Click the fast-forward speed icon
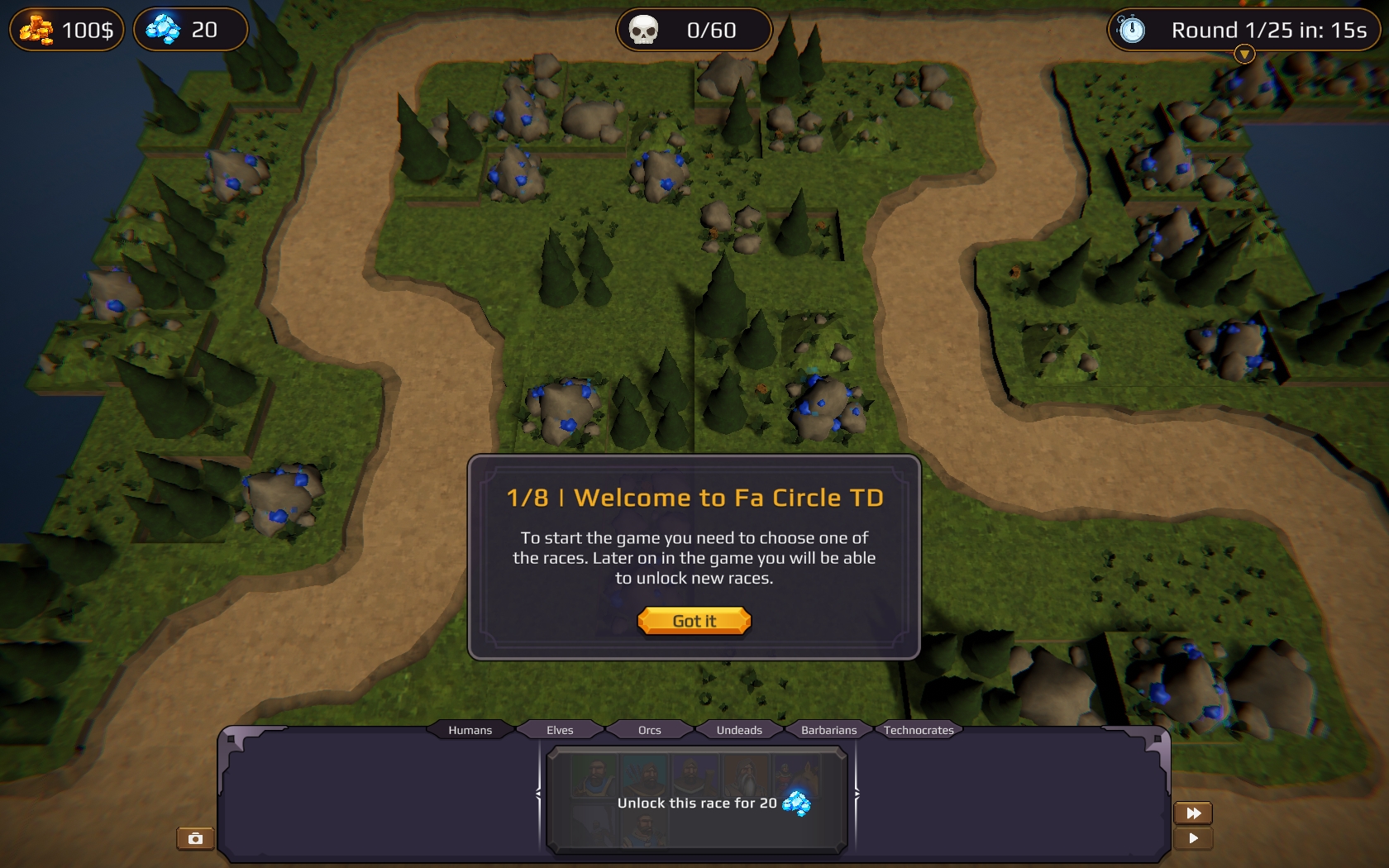The width and height of the screenshot is (1389, 868). (1193, 813)
